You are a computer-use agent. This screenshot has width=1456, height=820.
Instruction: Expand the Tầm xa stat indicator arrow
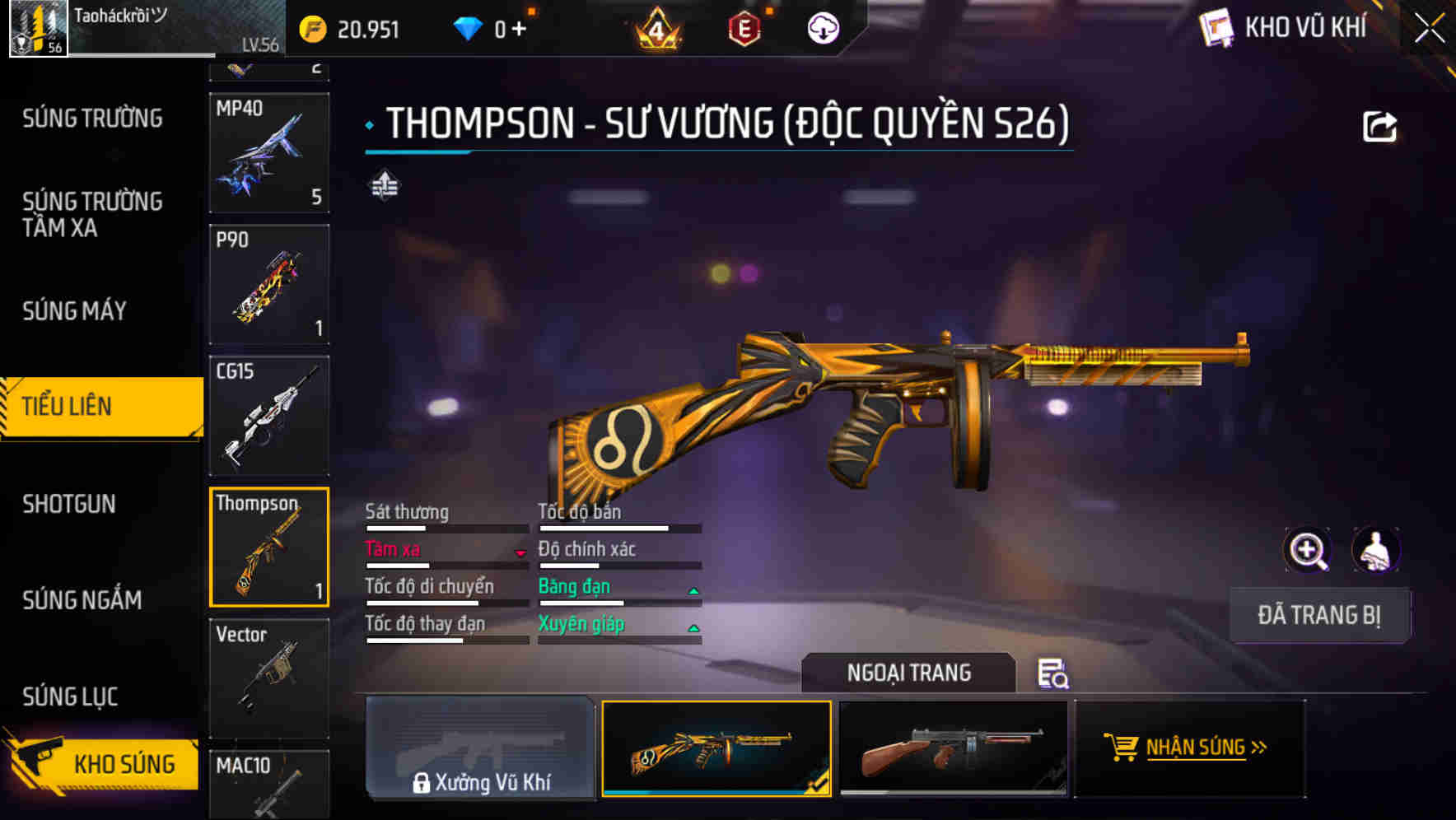521,554
